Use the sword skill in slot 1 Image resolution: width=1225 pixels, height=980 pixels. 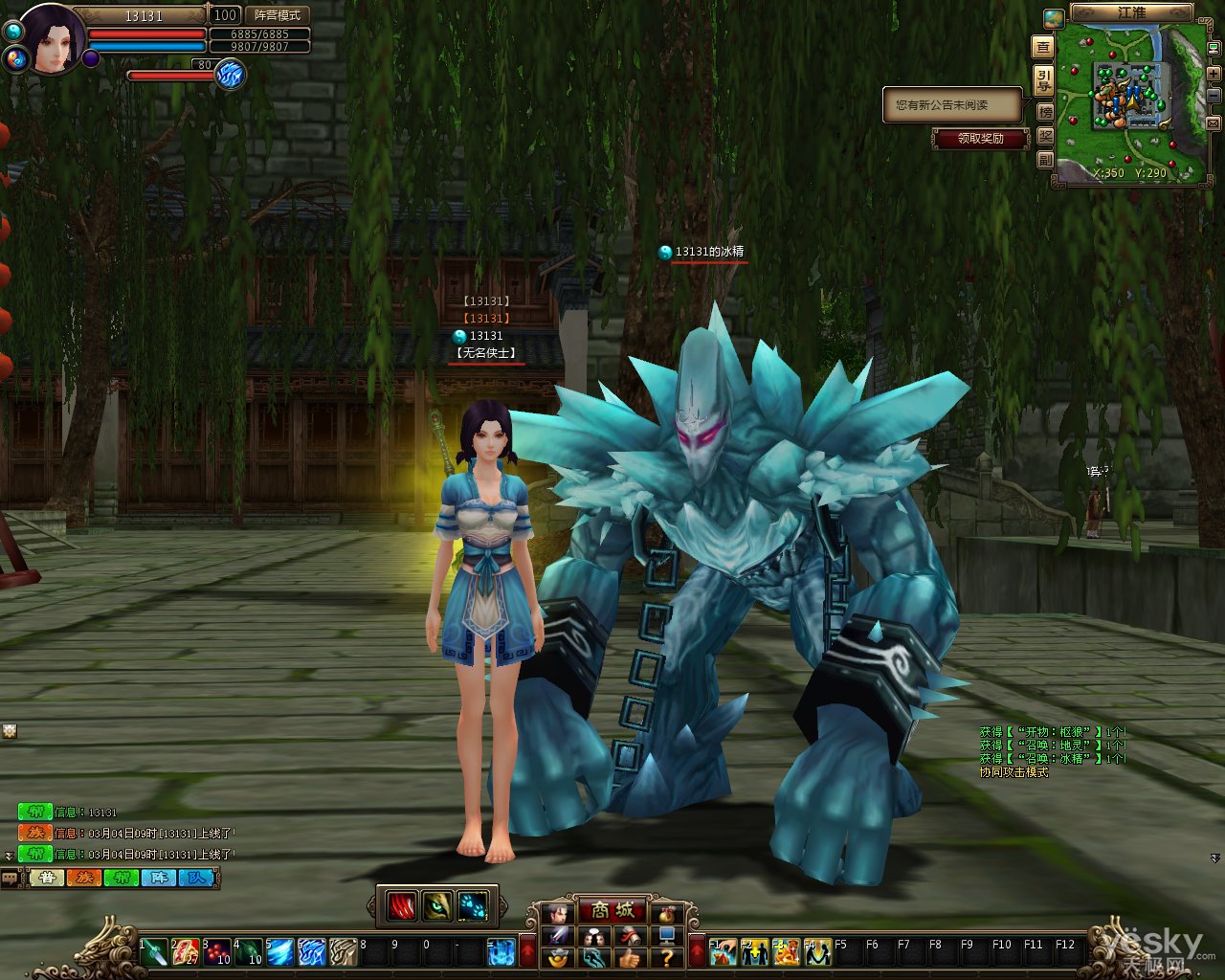tap(154, 951)
